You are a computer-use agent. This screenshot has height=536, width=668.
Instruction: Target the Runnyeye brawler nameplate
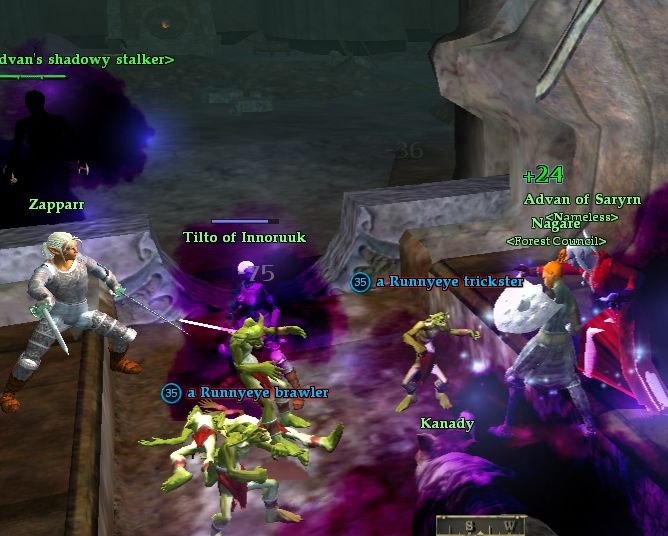(255, 392)
